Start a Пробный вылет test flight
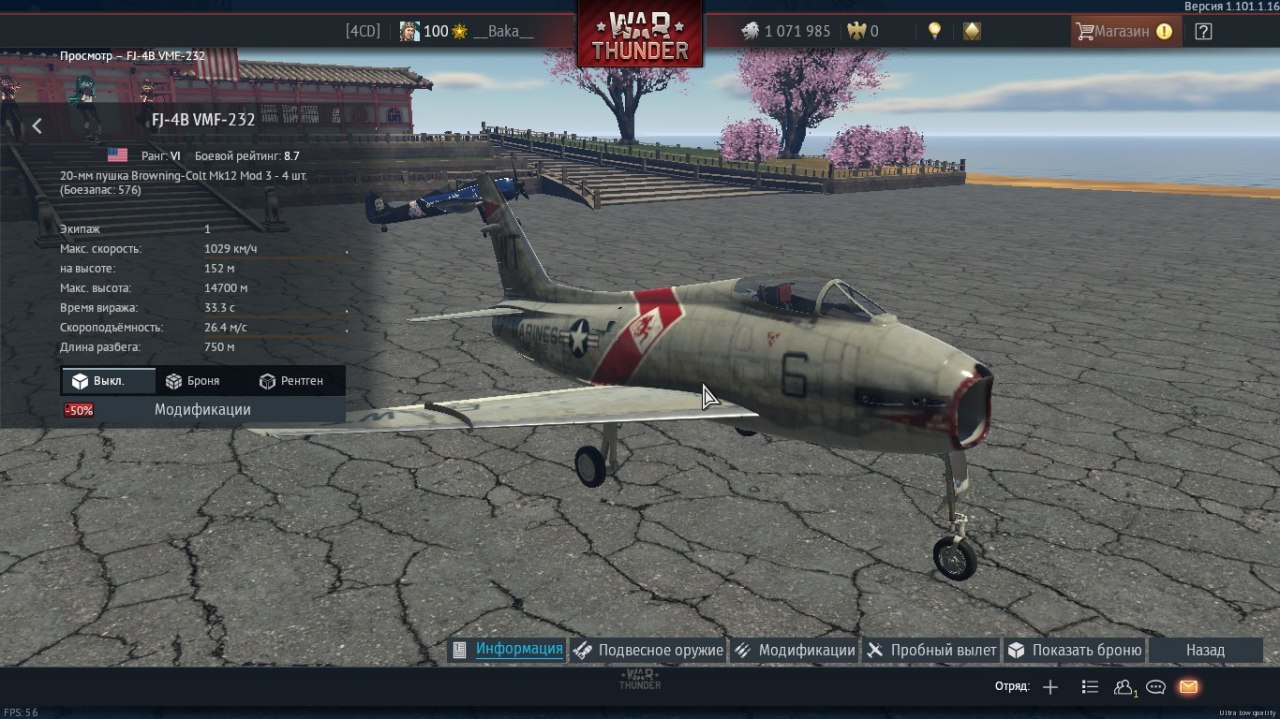The height and width of the screenshot is (719, 1280). tap(932, 650)
